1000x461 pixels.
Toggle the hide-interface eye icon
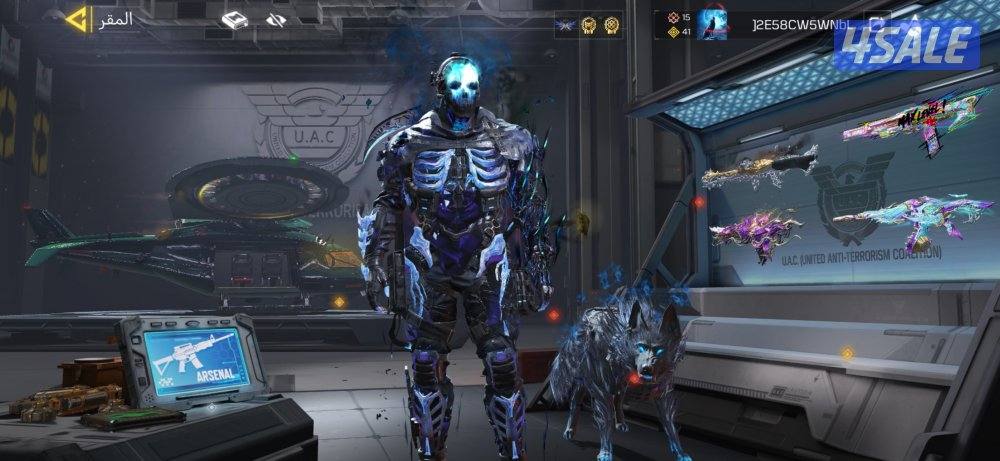tap(277, 19)
